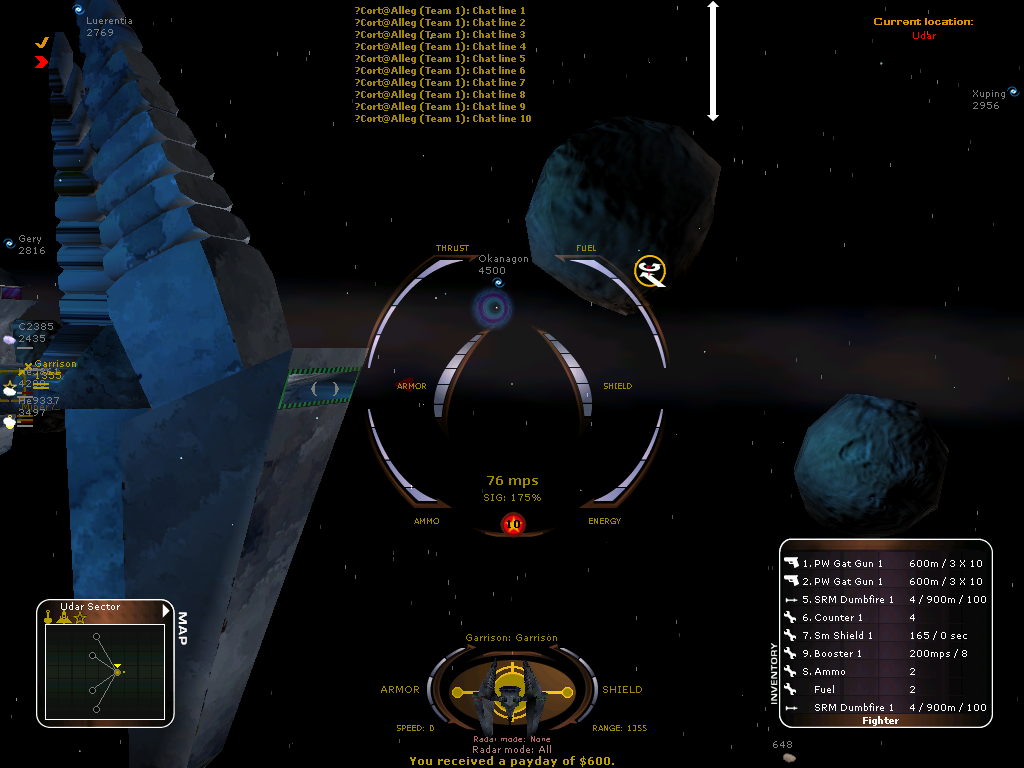Select the highlighted current sector node on map
Viewport: 1024px width, 768px height.
tap(117, 671)
